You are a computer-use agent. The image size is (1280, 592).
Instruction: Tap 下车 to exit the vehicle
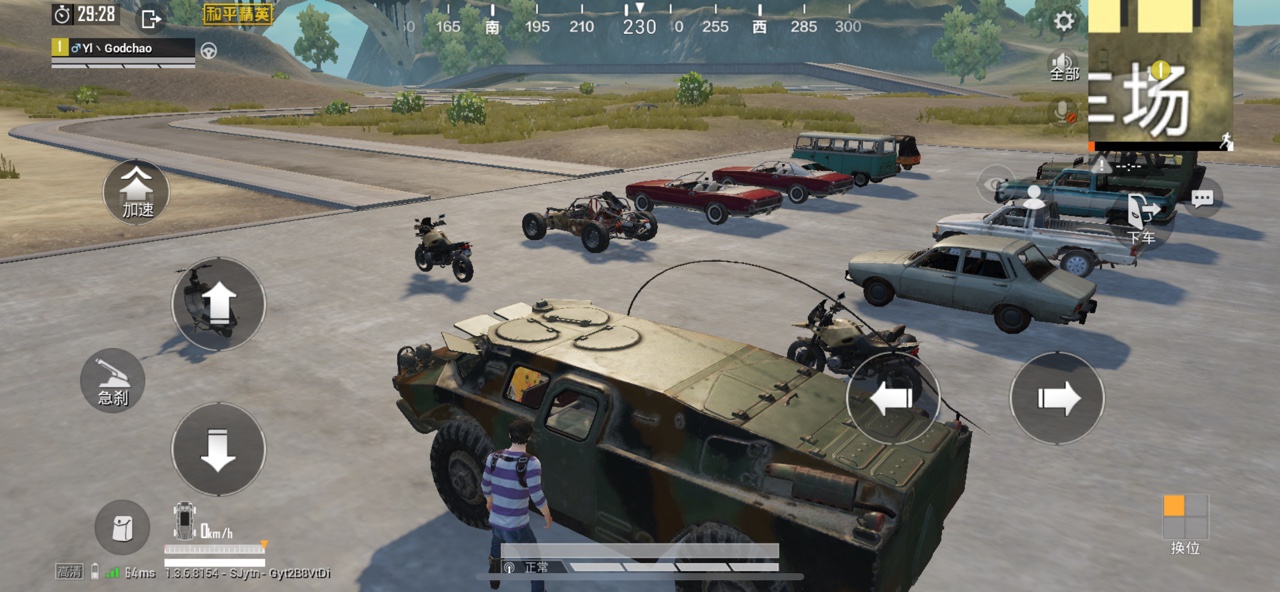point(1141,218)
